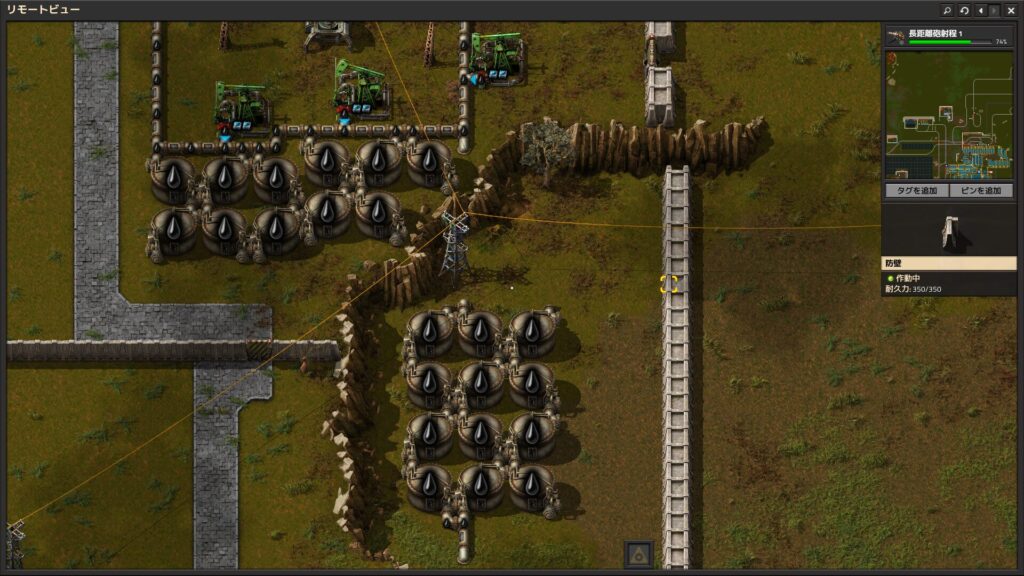Image resolution: width=1024 pixels, height=576 pixels.
Task: Click the ピンを追加 (add pin) button
Action: (x=980, y=190)
